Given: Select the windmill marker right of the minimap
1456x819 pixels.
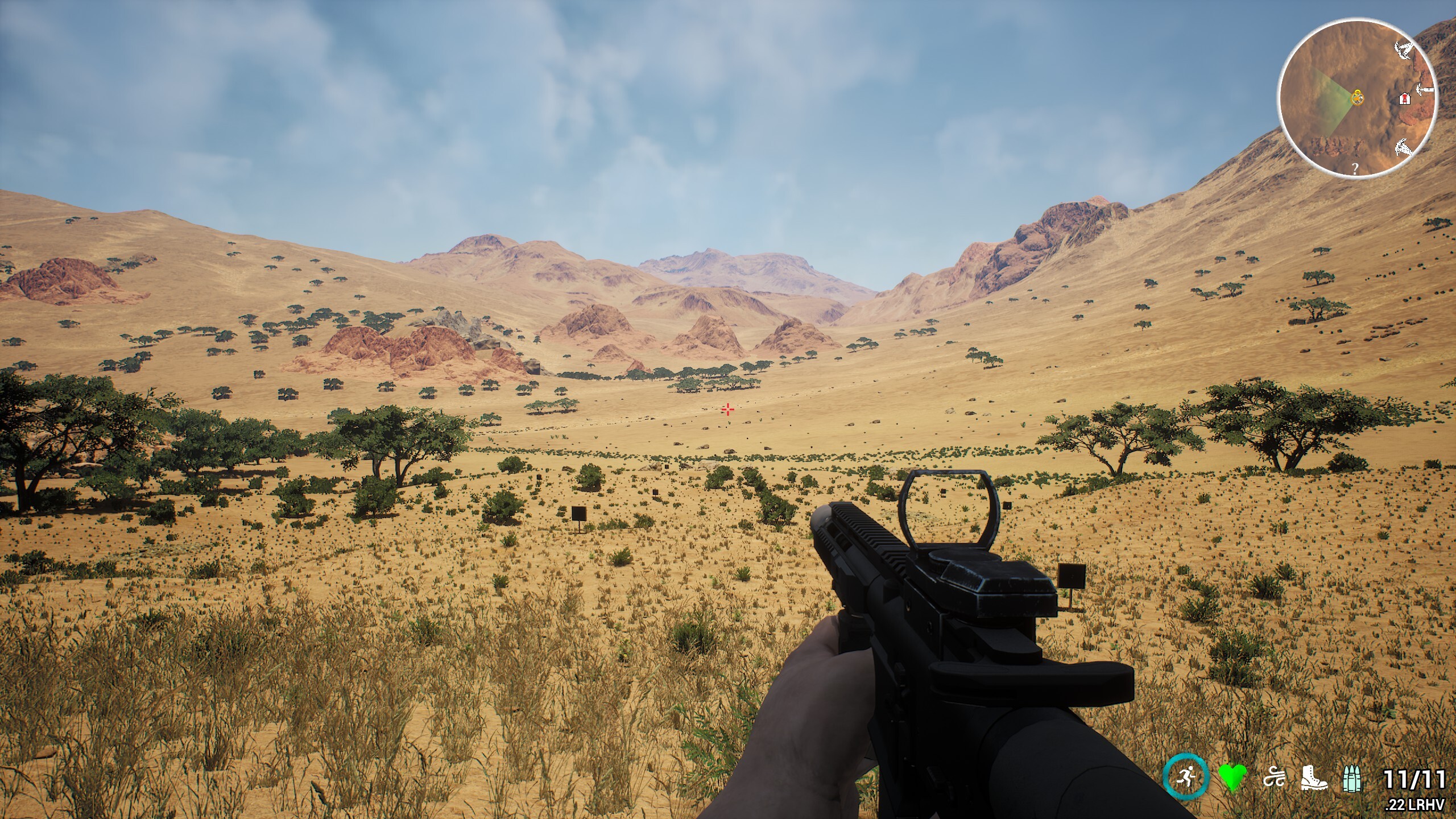Looking at the screenshot, I should tap(1424, 89).
